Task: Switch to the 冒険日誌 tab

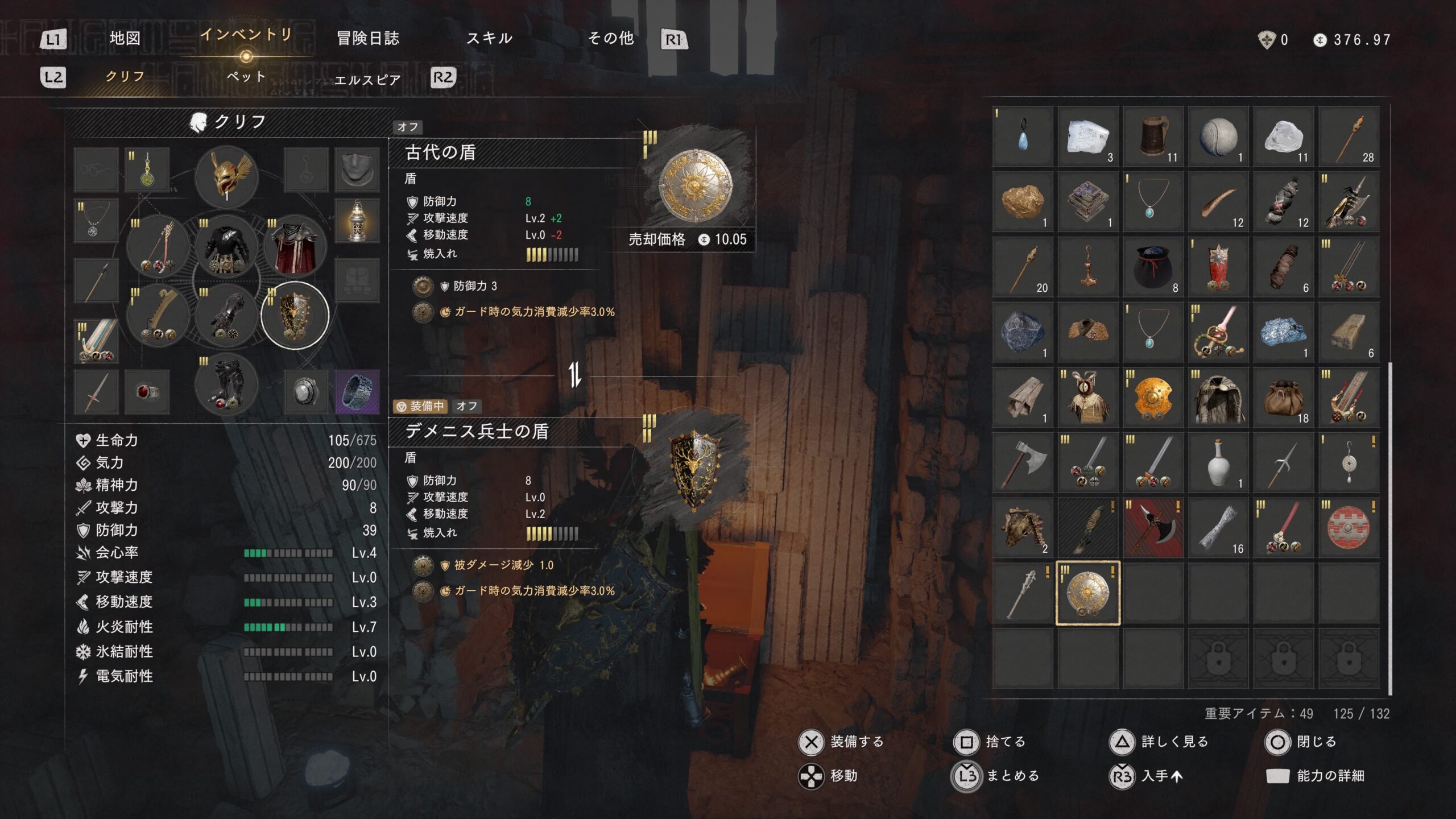Action: pyautogui.click(x=368, y=39)
